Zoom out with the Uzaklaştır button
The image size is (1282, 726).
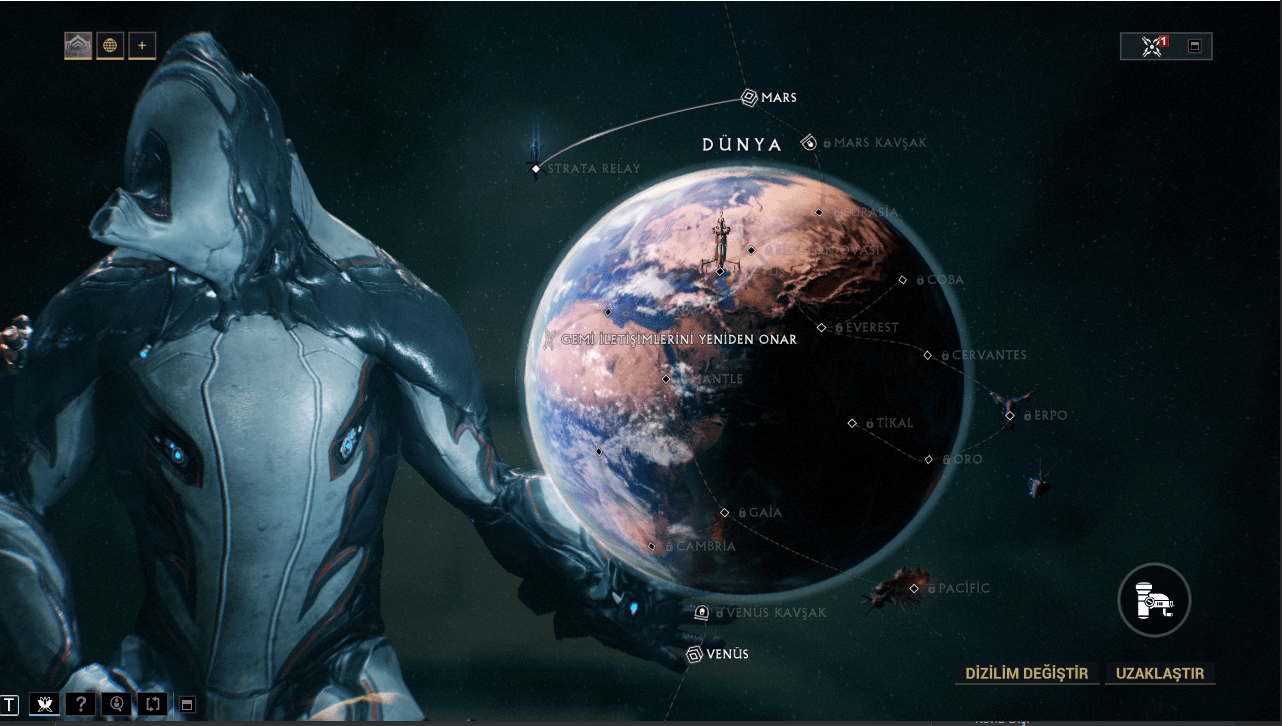(x=1160, y=673)
